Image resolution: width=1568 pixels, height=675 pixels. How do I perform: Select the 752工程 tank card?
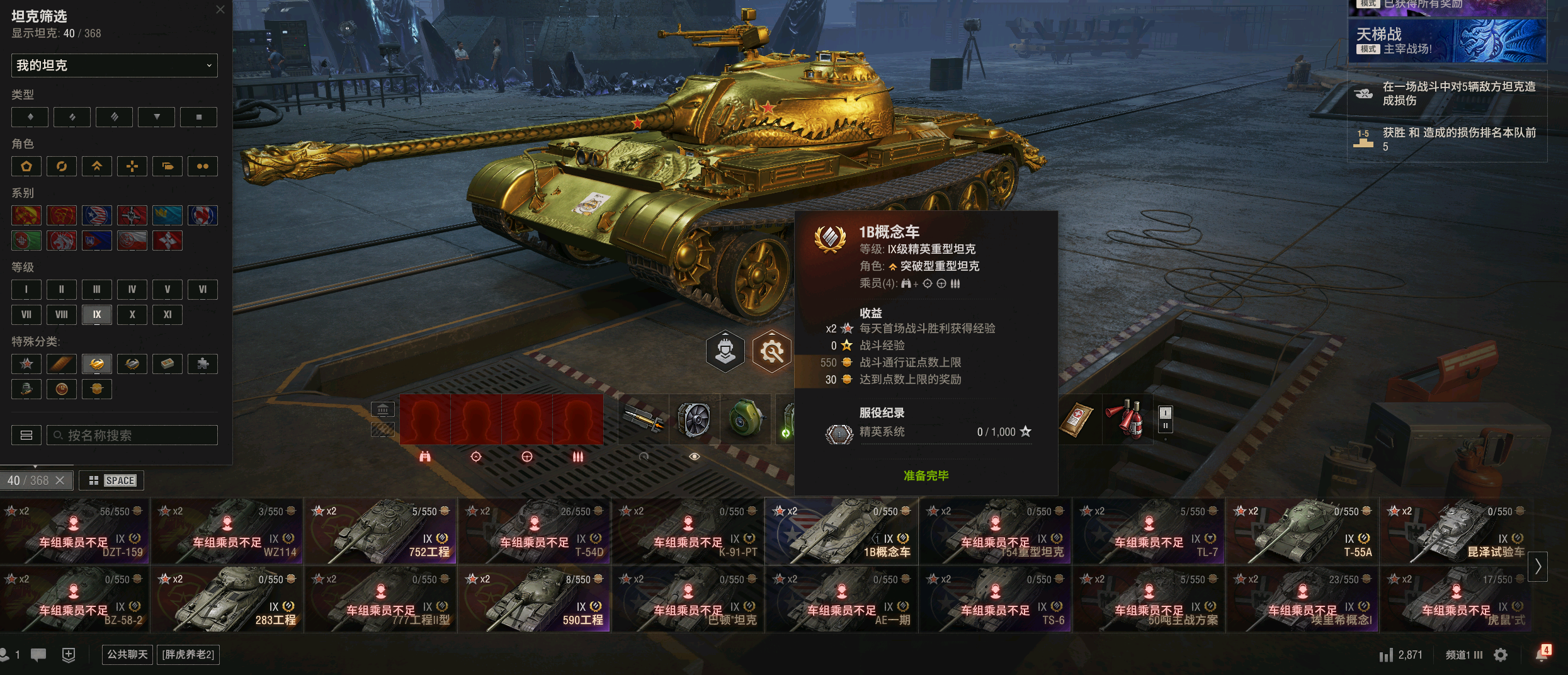[382, 531]
